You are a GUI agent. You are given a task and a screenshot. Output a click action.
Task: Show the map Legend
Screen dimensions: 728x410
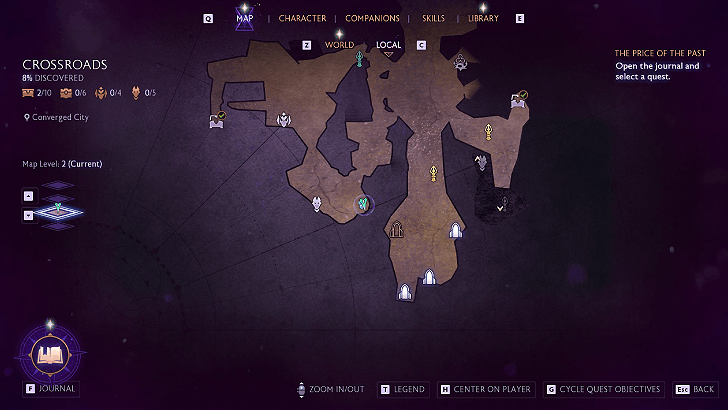pyautogui.click(x=404, y=389)
